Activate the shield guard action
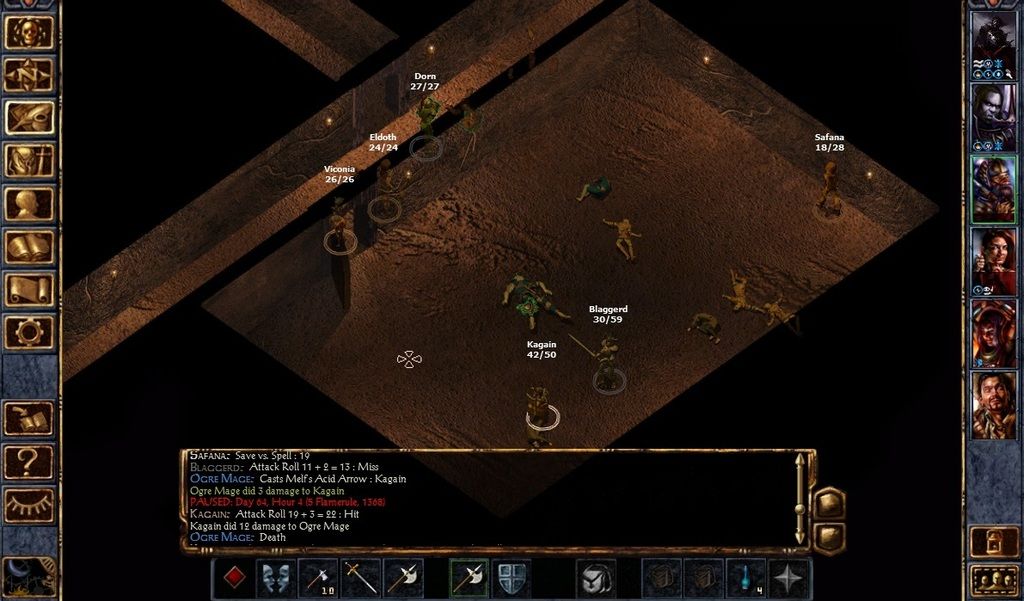The image size is (1024, 601). [511, 579]
